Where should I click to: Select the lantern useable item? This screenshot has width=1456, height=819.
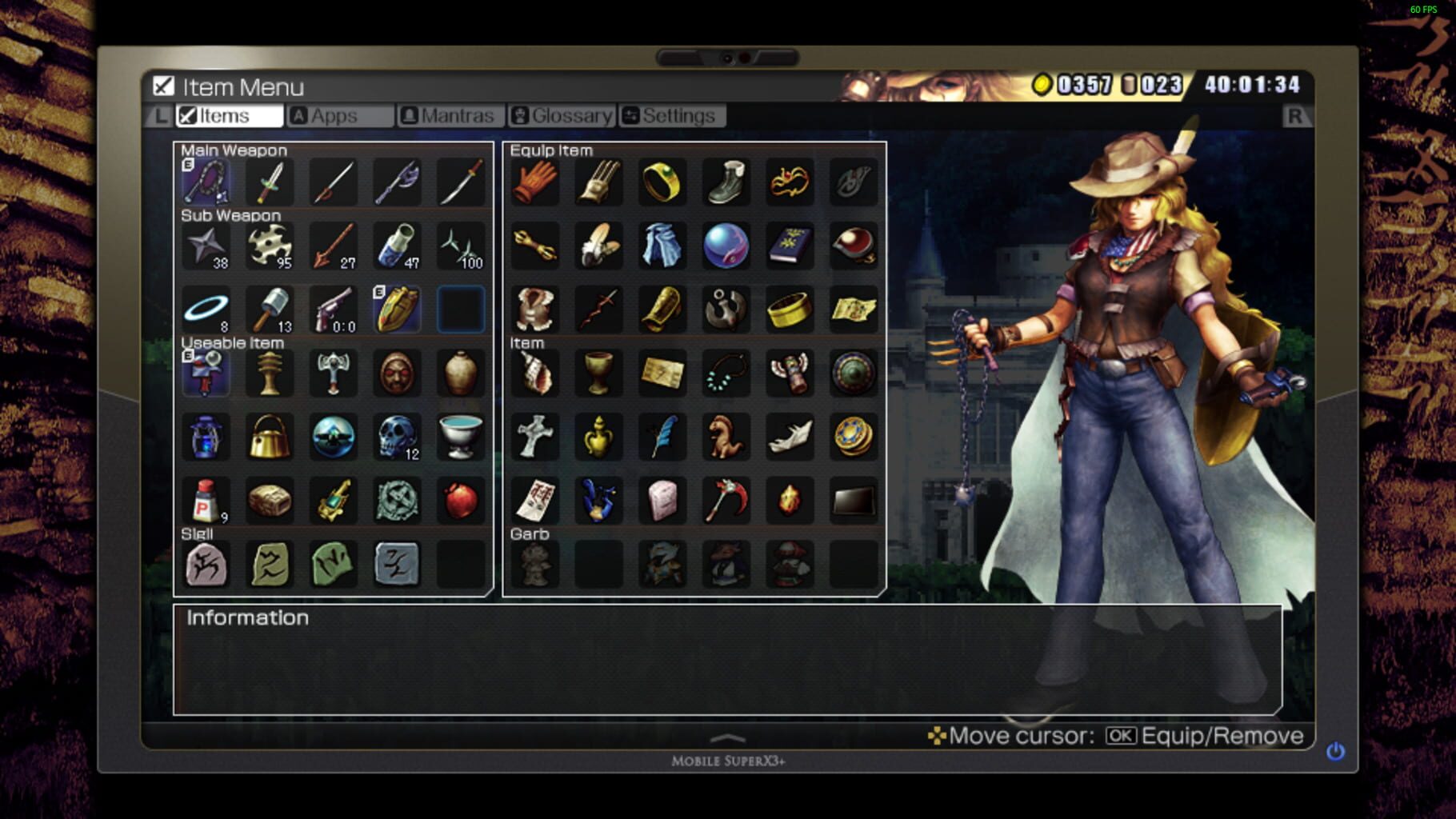tap(206, 437)
